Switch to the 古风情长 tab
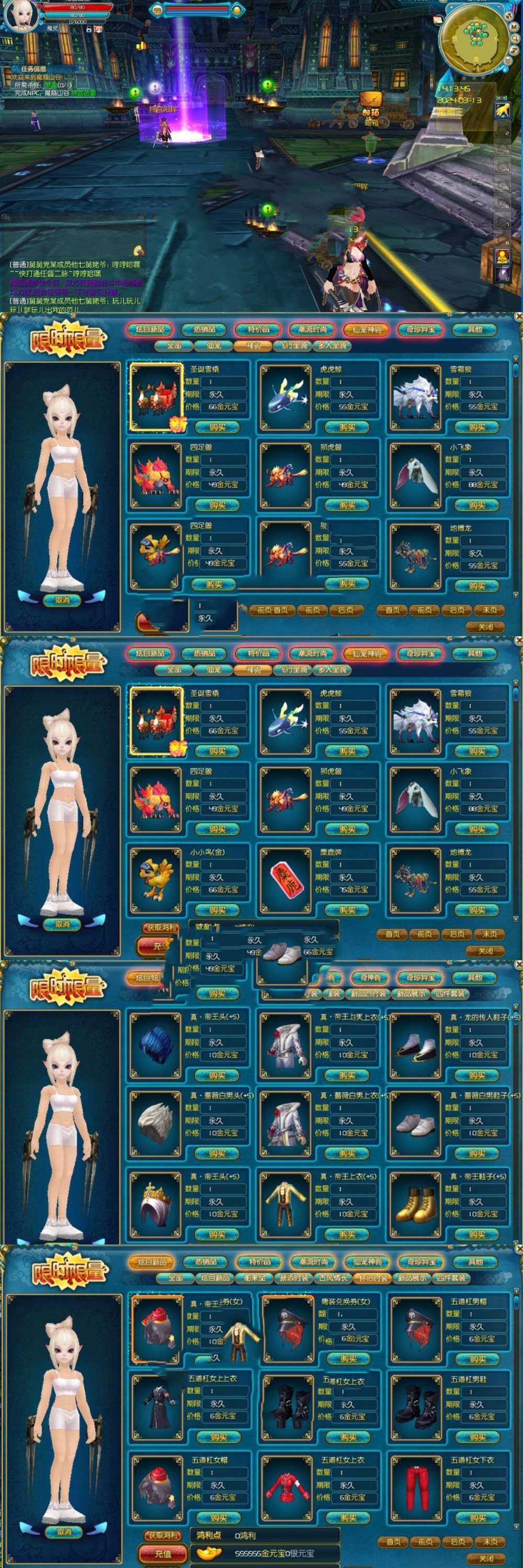Viewport: 523px width, 1568px height. click(333, 1277)
